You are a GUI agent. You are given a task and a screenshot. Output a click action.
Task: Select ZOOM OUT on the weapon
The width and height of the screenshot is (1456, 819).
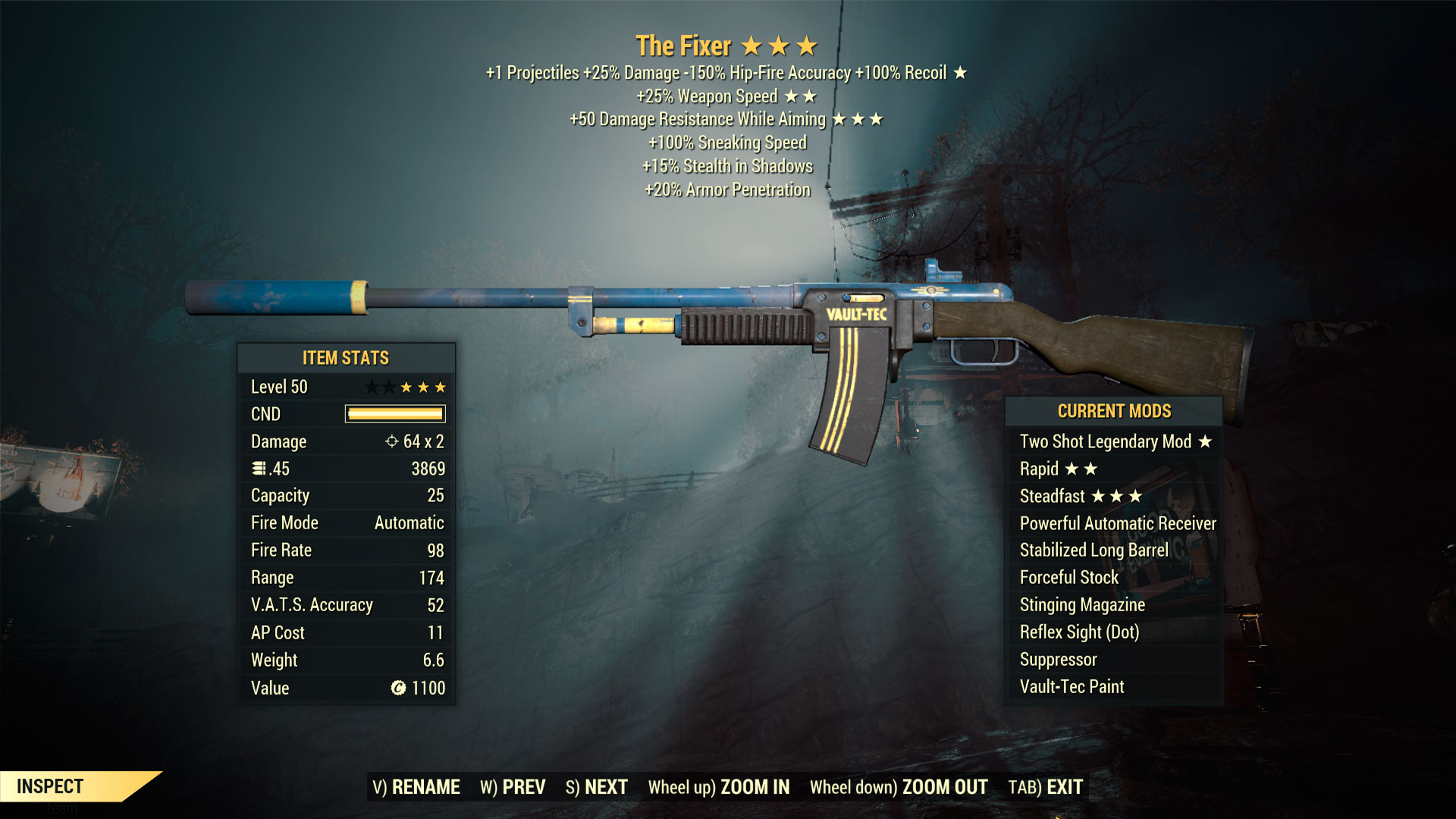click(x=943, y=787)
